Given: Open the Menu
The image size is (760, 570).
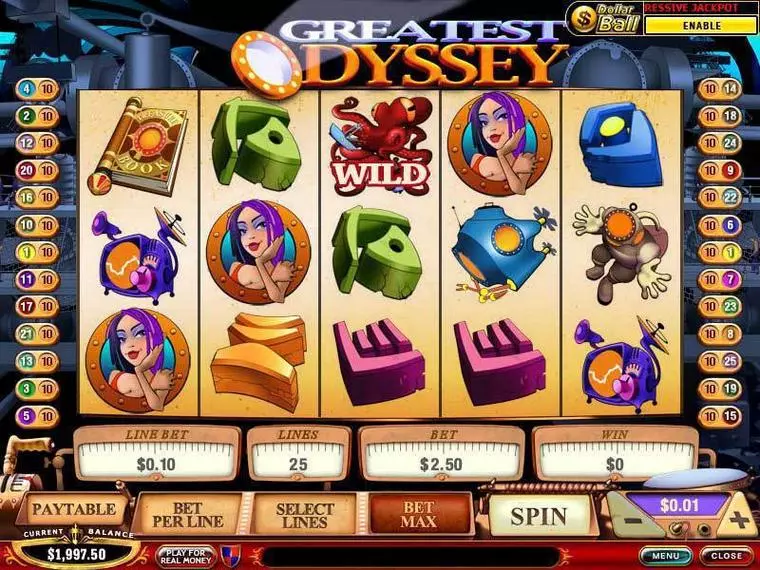Looking at the screenshot, I should (x=666, y=555).
